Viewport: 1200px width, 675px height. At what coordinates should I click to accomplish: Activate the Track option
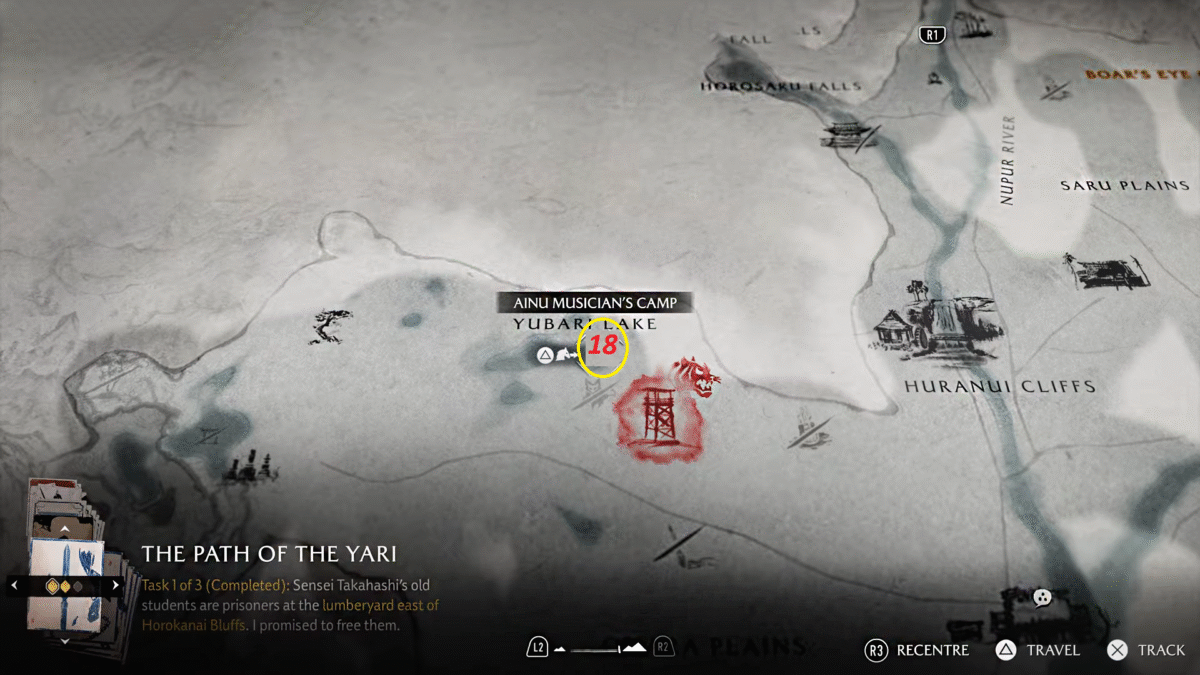click(x=1148, y=650)
